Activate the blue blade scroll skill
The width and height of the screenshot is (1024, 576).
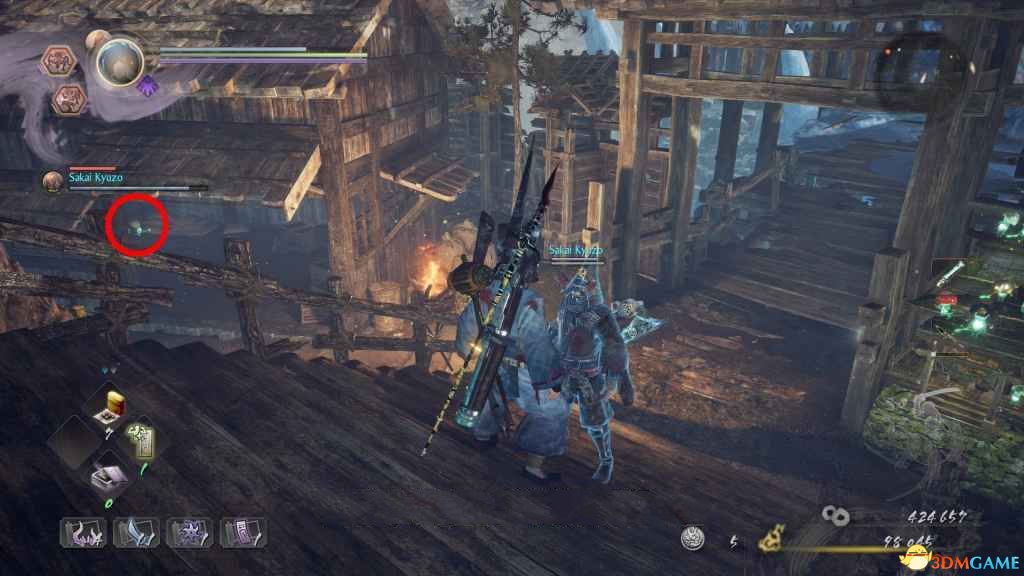pos(136,532)
